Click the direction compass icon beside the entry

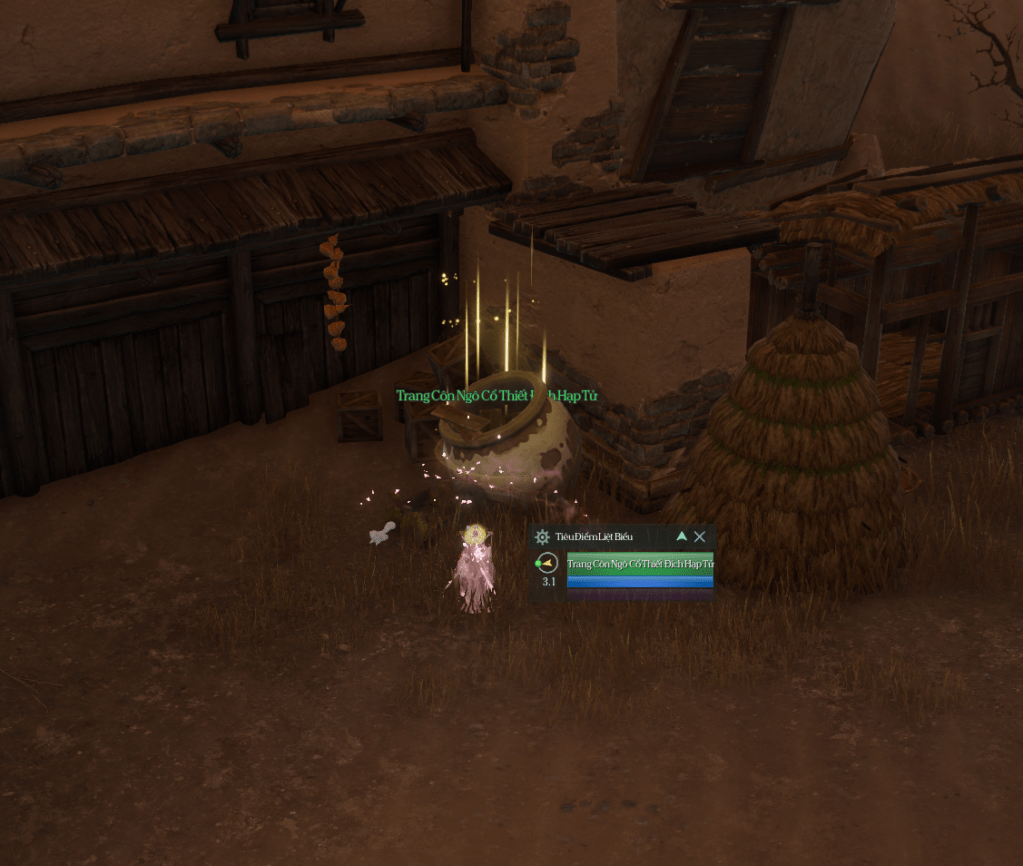click(x=546, y=563)
